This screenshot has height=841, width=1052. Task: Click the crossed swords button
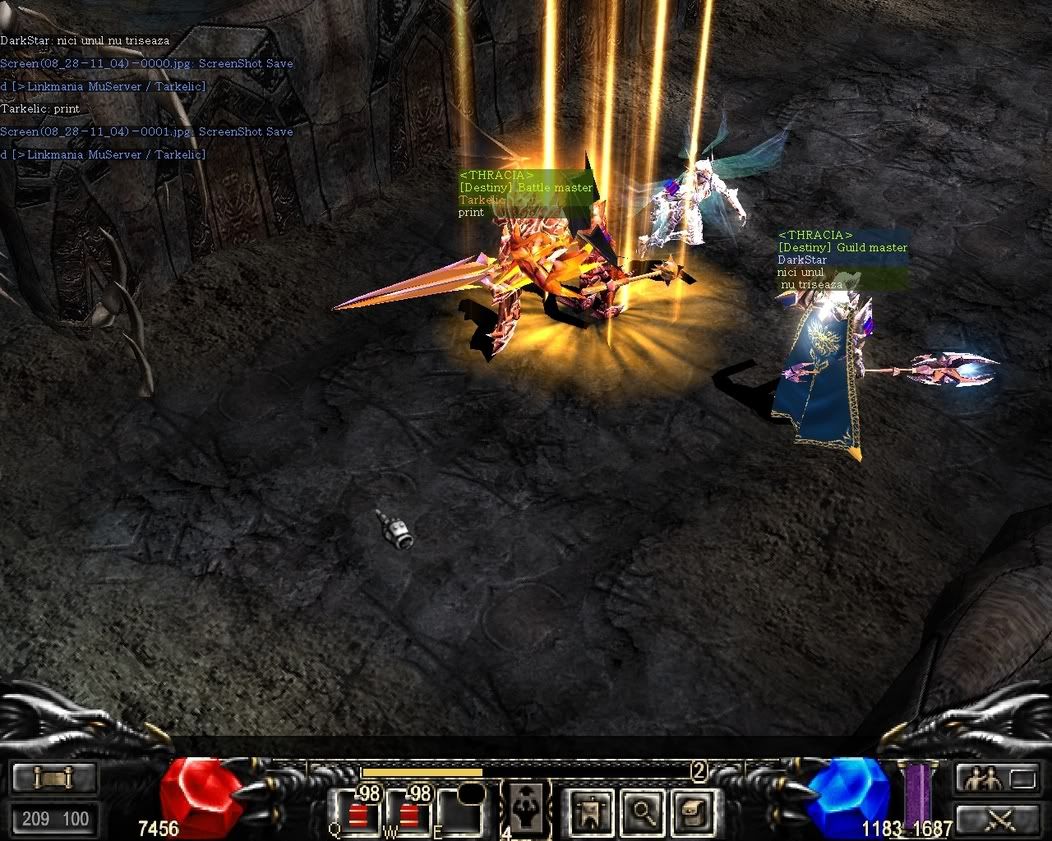pyautogui.click(x=996, y=820)
